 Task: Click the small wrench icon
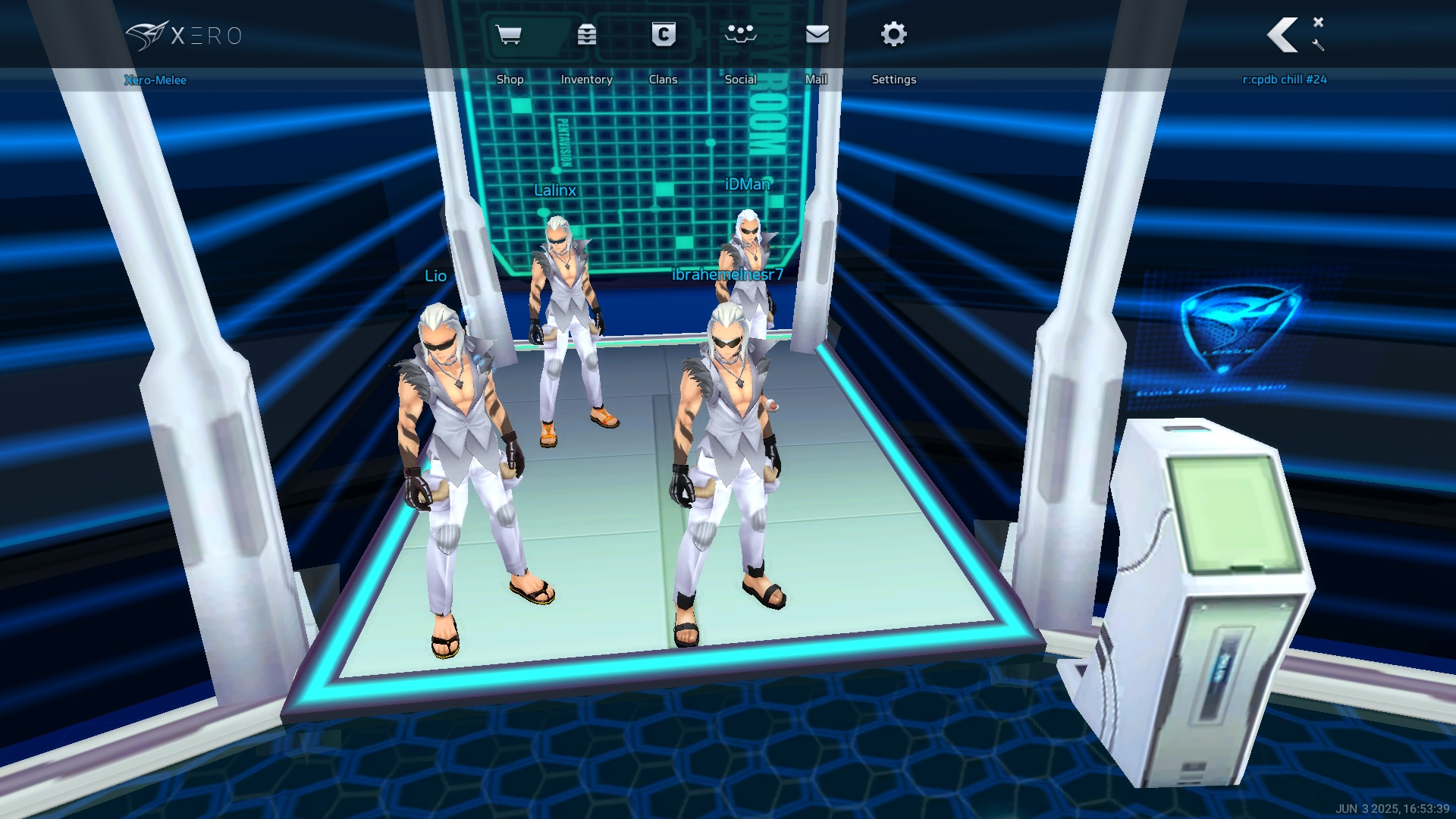(x=1318, y=45)
